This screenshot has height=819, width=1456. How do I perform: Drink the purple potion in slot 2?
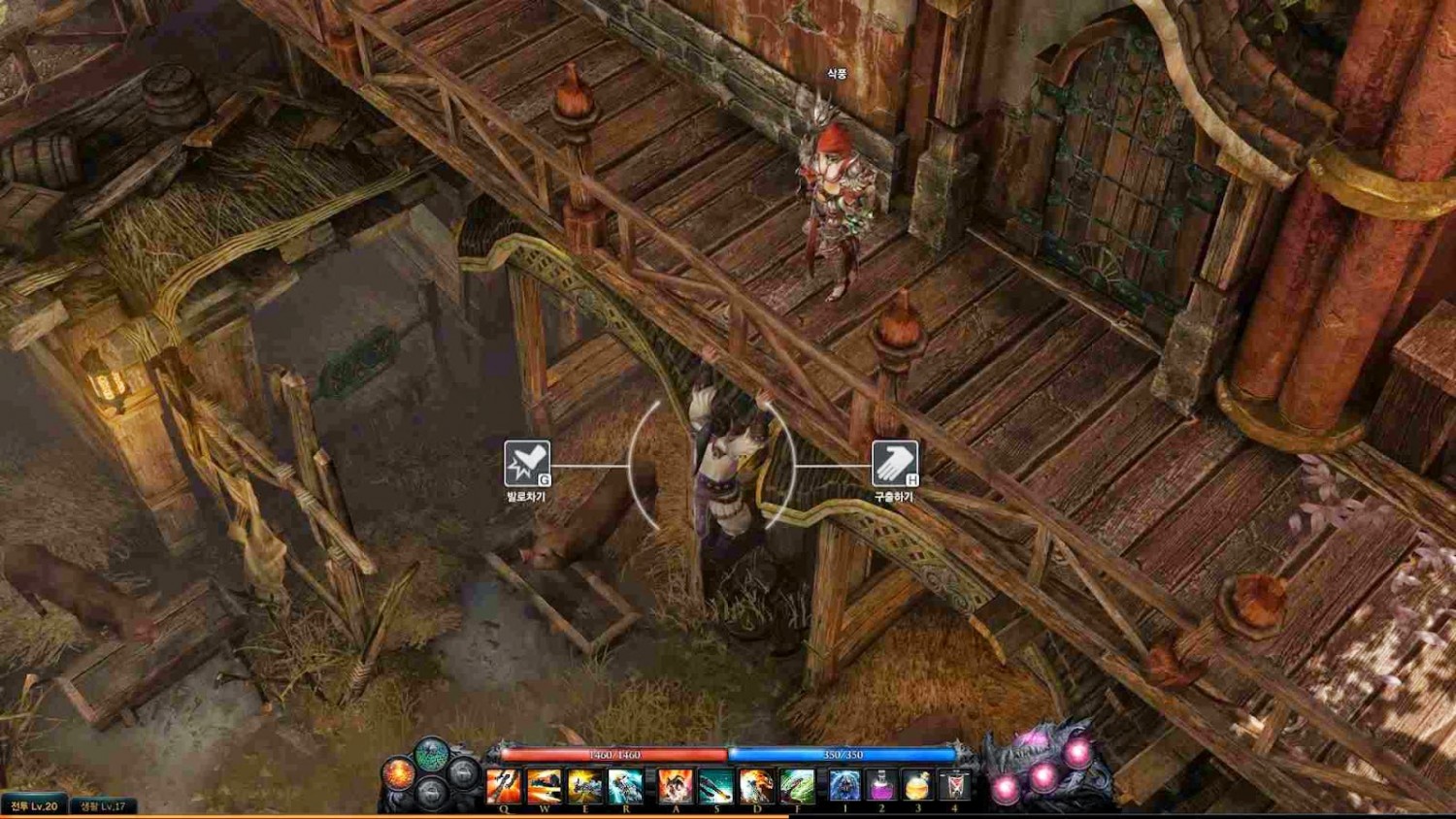pos(881,785)
